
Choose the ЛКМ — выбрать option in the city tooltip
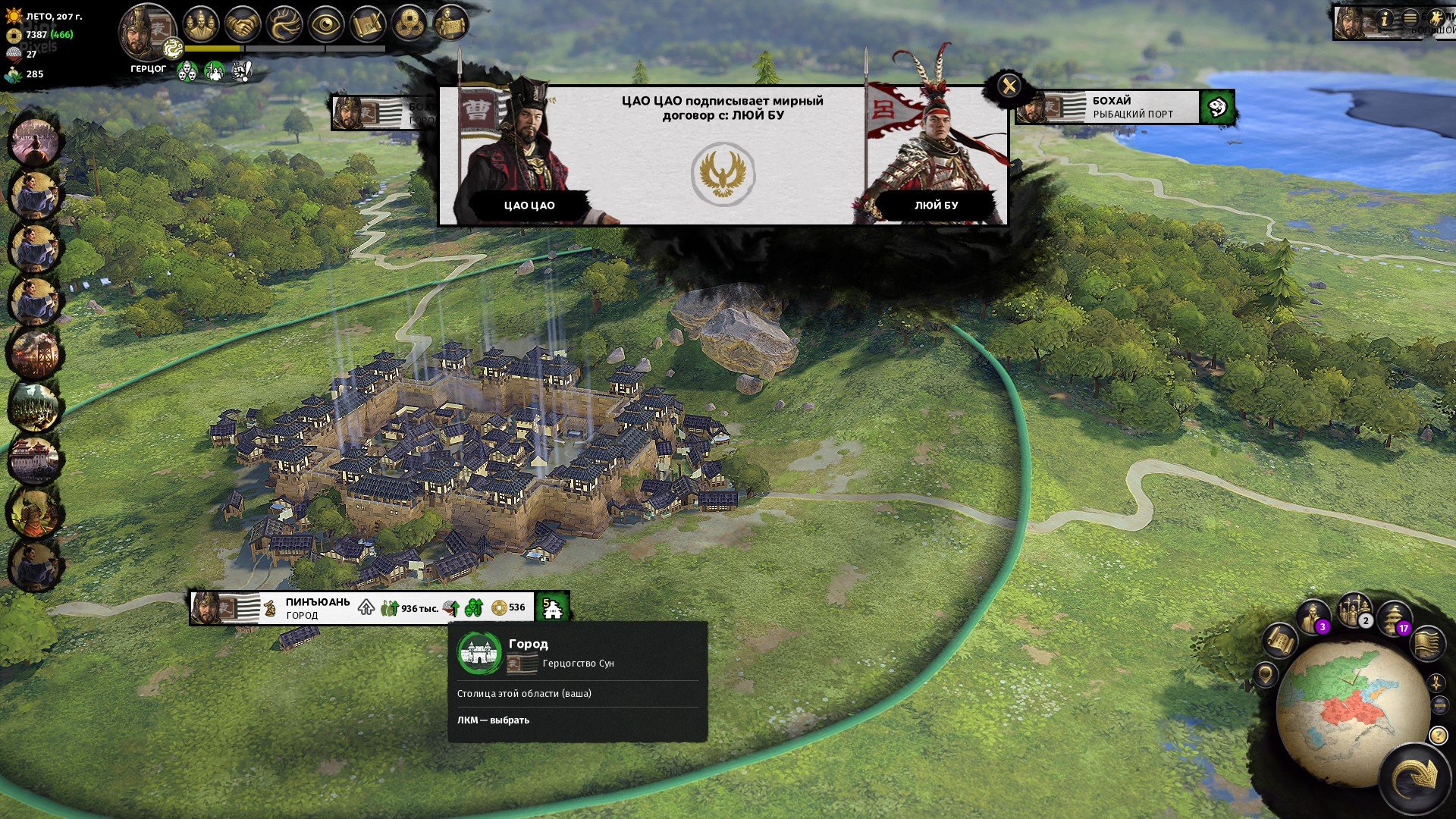click(493, 721)
